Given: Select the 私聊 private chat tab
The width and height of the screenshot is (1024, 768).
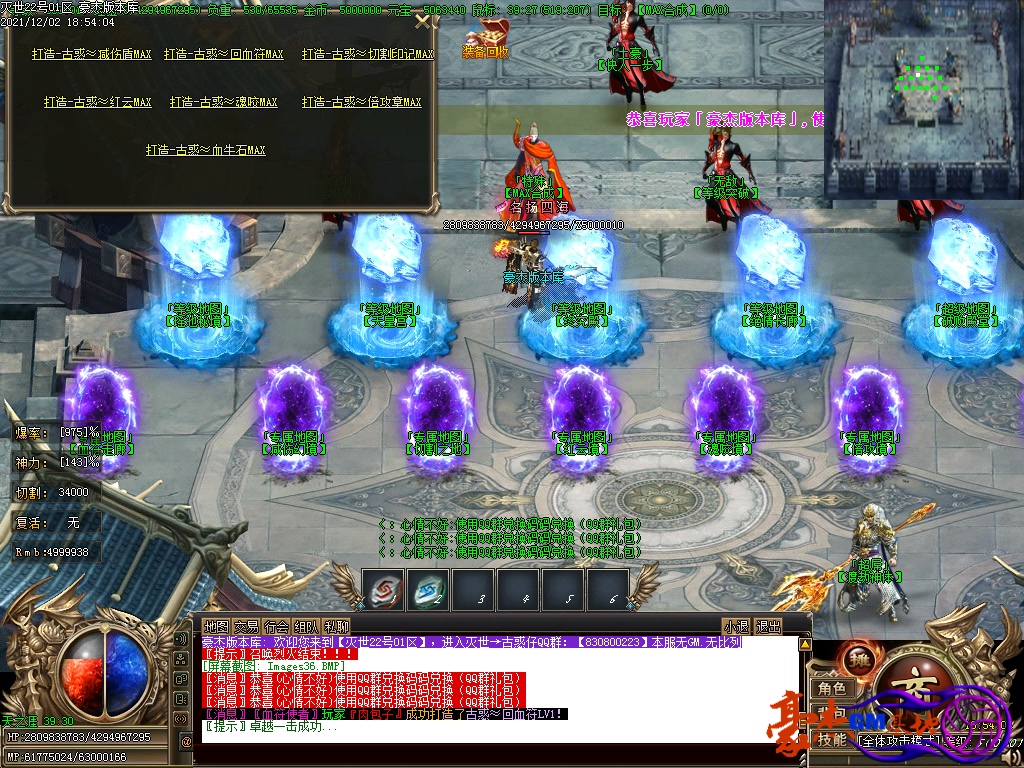Looking at the screenshot, I should point(336,626).
